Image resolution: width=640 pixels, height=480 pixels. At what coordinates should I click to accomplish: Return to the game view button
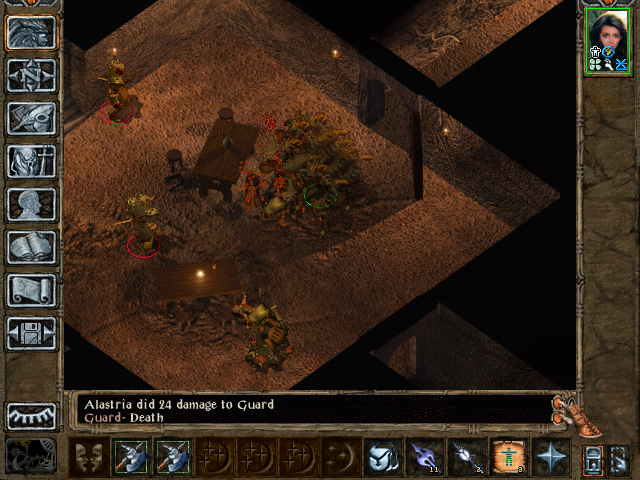tap(32, 33)
